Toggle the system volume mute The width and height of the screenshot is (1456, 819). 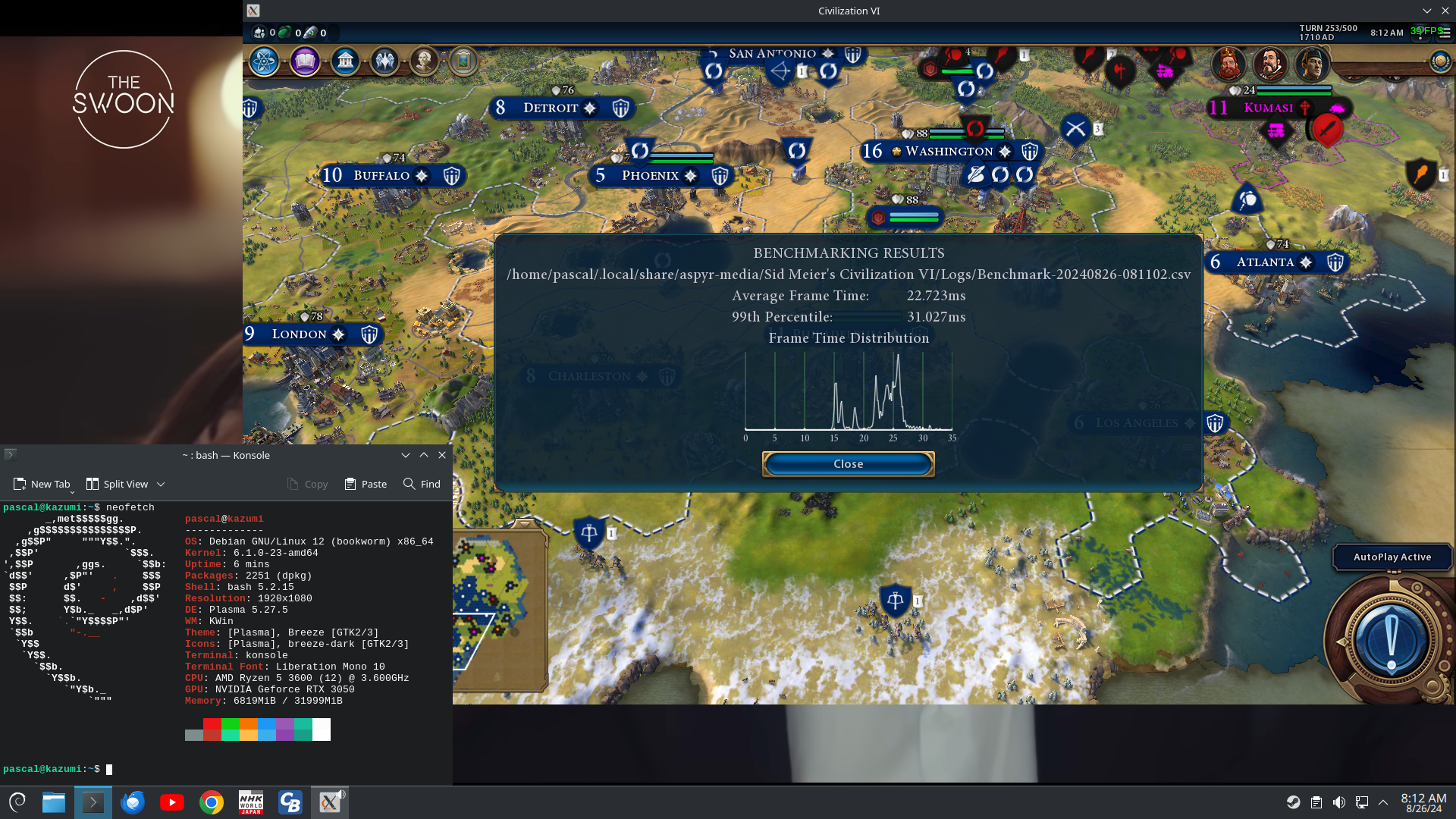(1339, 802)
